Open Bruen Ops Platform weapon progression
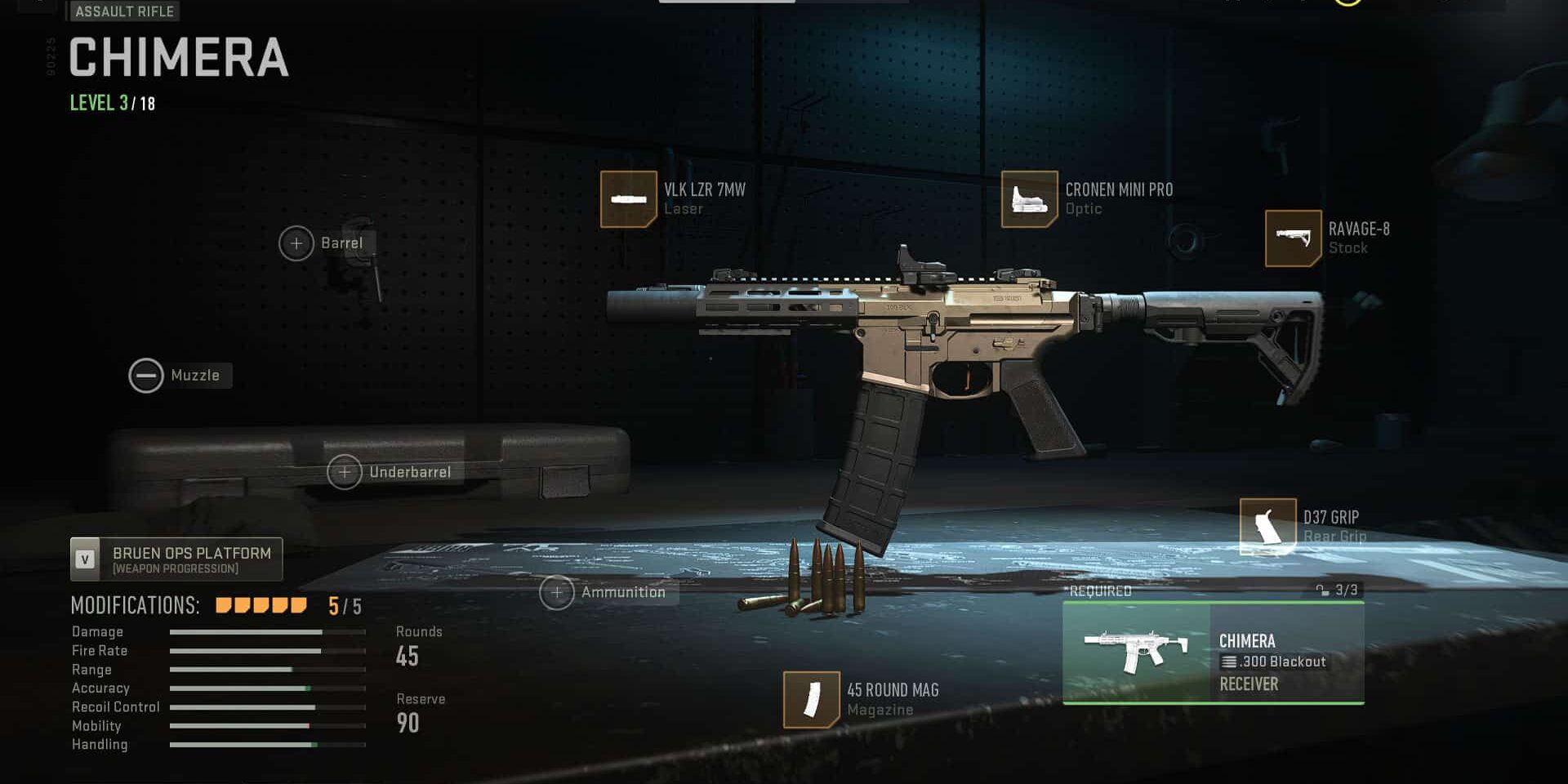Screen dimensions: 1568x784 point(176,559)
